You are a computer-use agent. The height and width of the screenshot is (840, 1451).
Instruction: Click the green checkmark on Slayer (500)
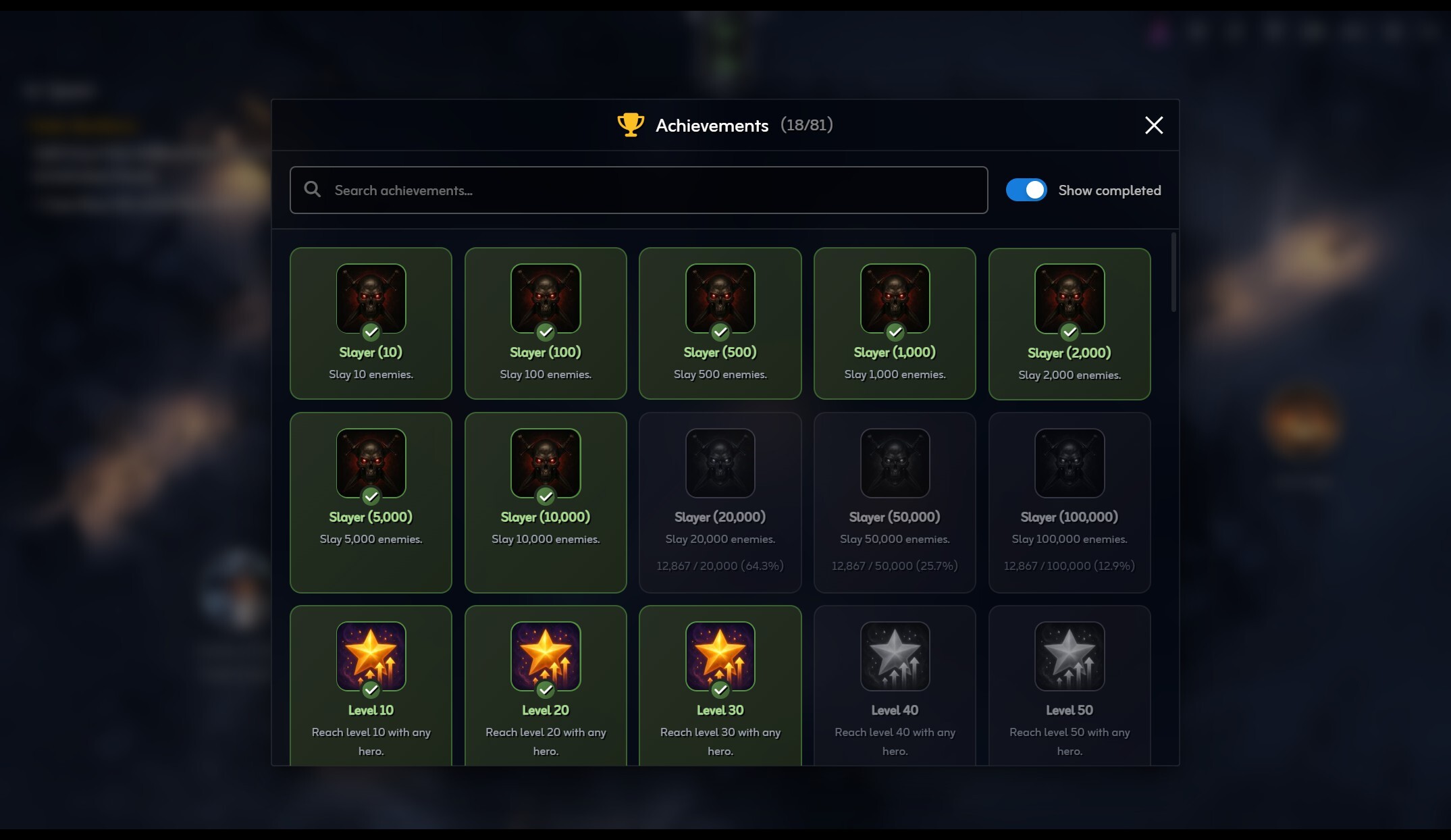coord(720,332)
